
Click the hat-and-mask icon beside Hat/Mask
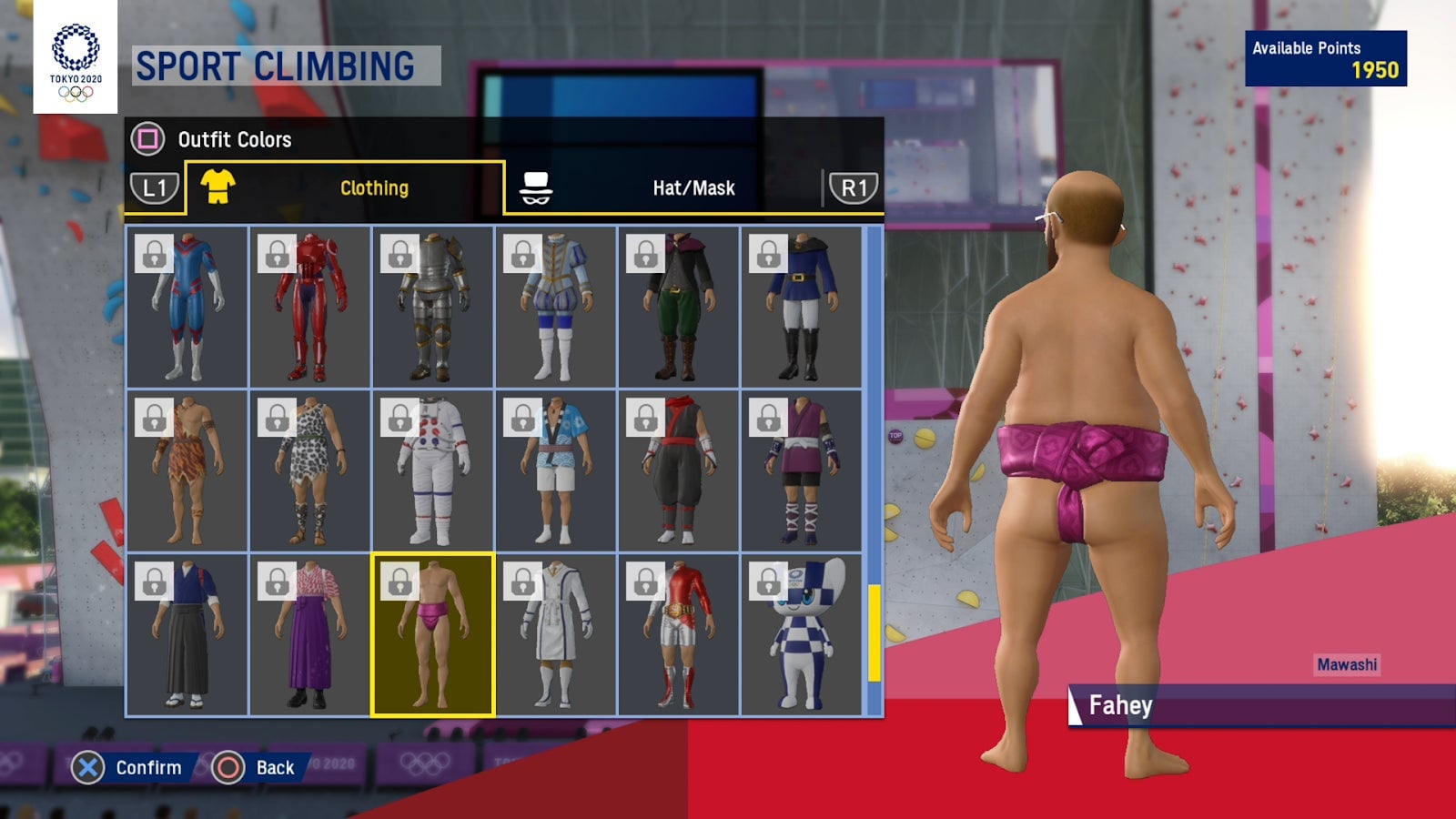[537, 186]
